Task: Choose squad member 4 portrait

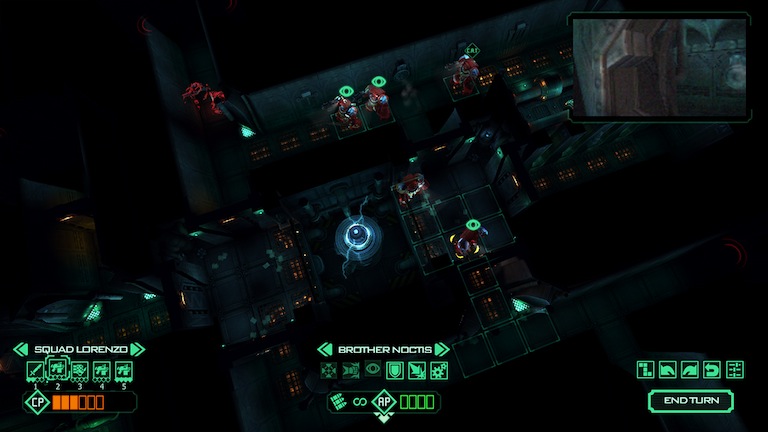Action: [101, 371]
